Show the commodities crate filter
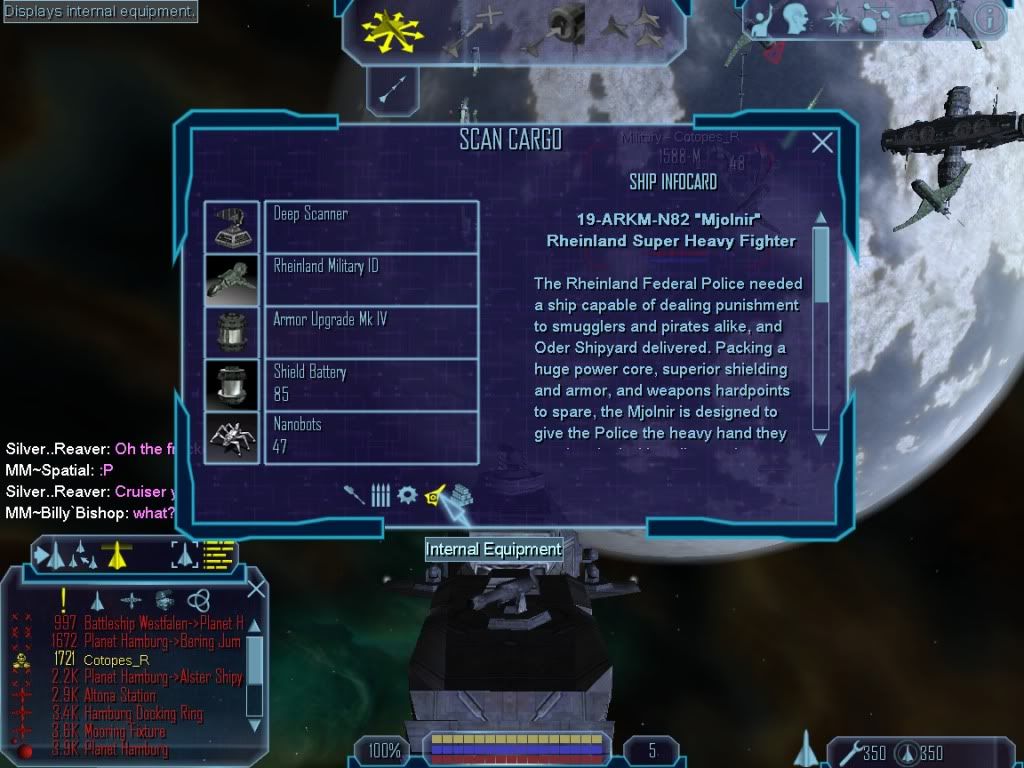Viewport: 1024px width, 768px height. pos(461,495)
